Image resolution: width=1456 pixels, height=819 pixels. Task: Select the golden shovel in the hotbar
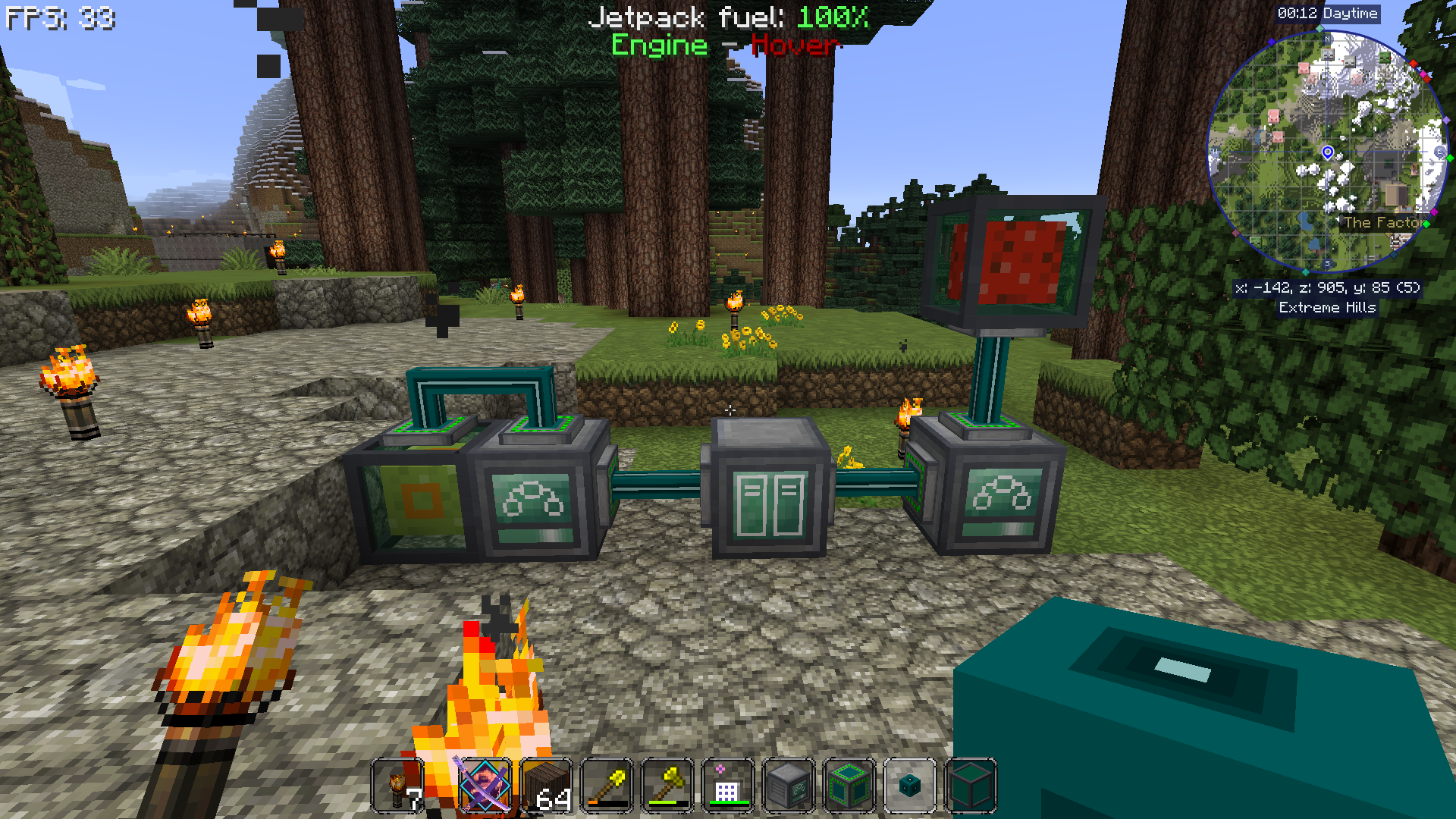tap(607, 785)
